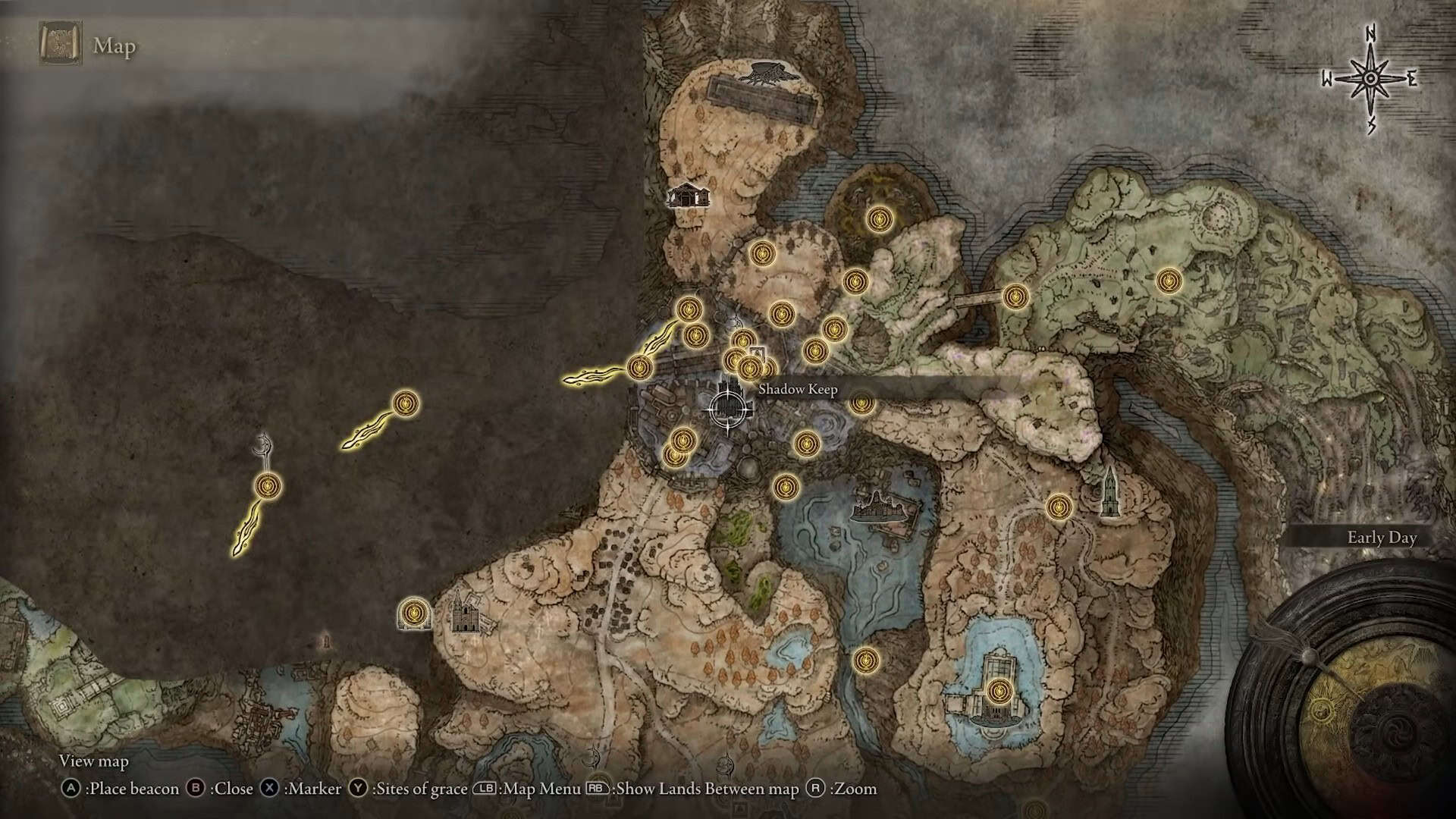The height and width of the screenshot is (819, 1456).
Task: Select the cathedral landmark icon
Action: [465, 613]
